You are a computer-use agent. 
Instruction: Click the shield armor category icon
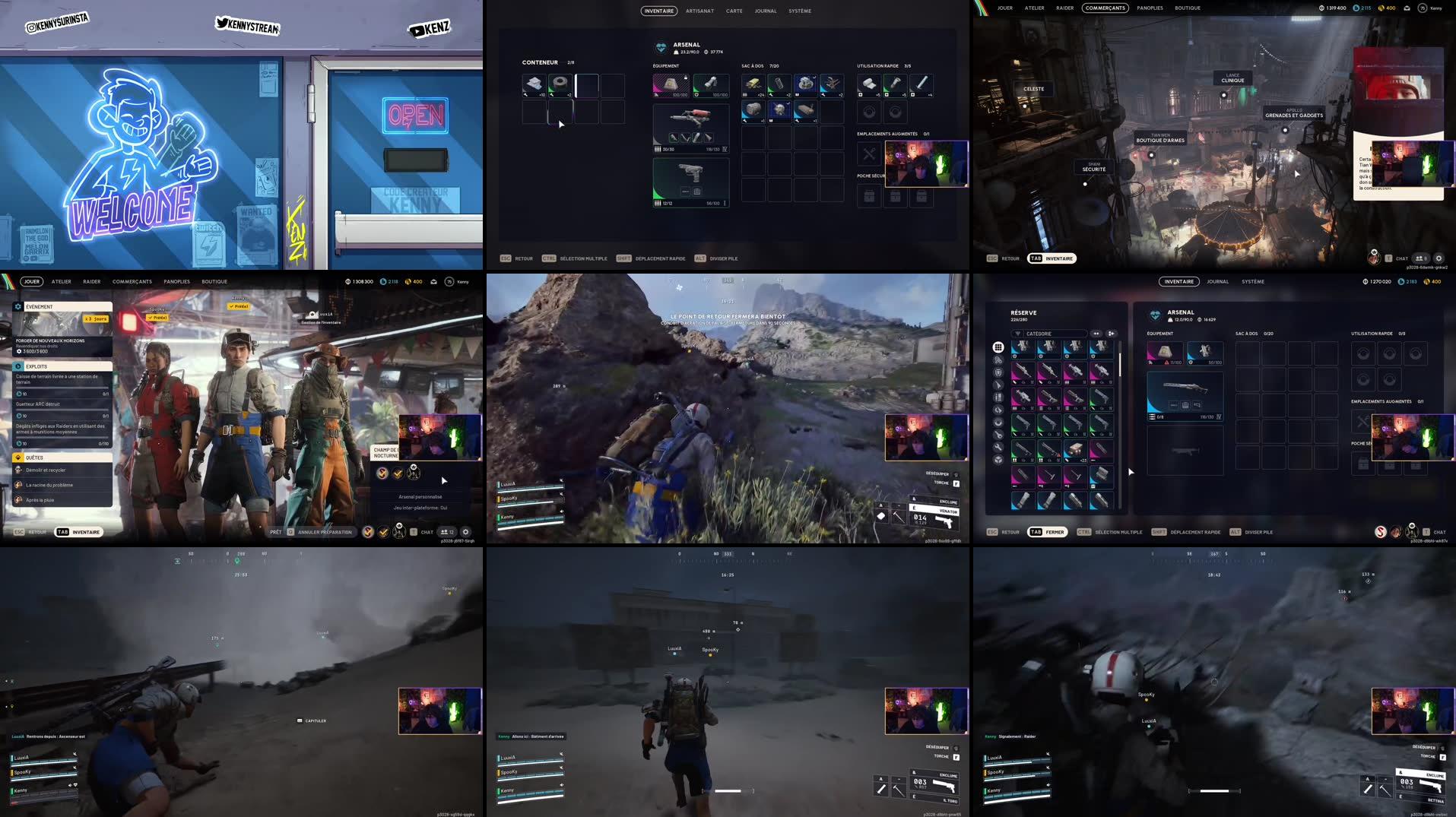click(998, 372)
